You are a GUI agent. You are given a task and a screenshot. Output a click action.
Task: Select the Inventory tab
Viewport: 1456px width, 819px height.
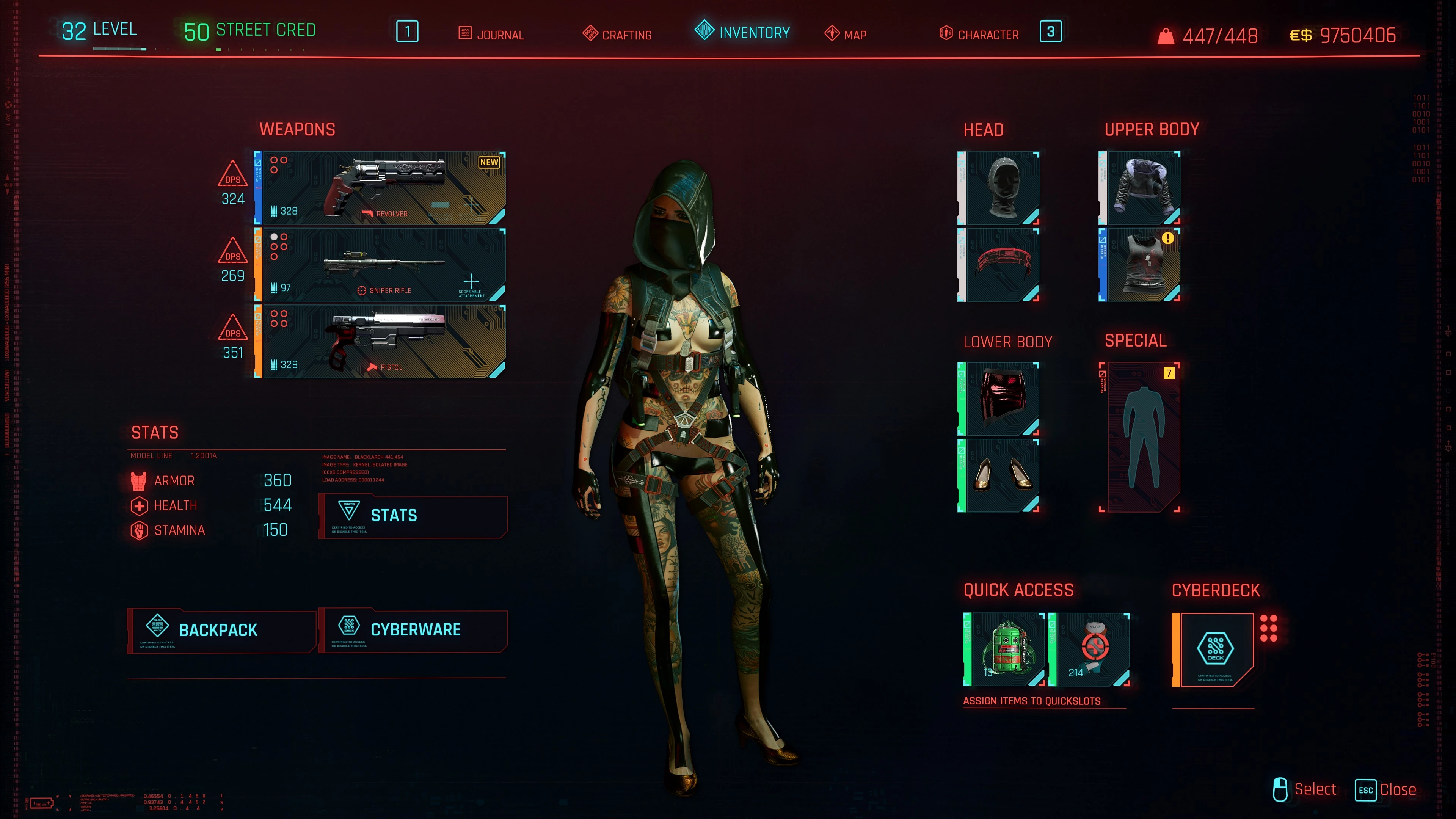coord(742,32)
